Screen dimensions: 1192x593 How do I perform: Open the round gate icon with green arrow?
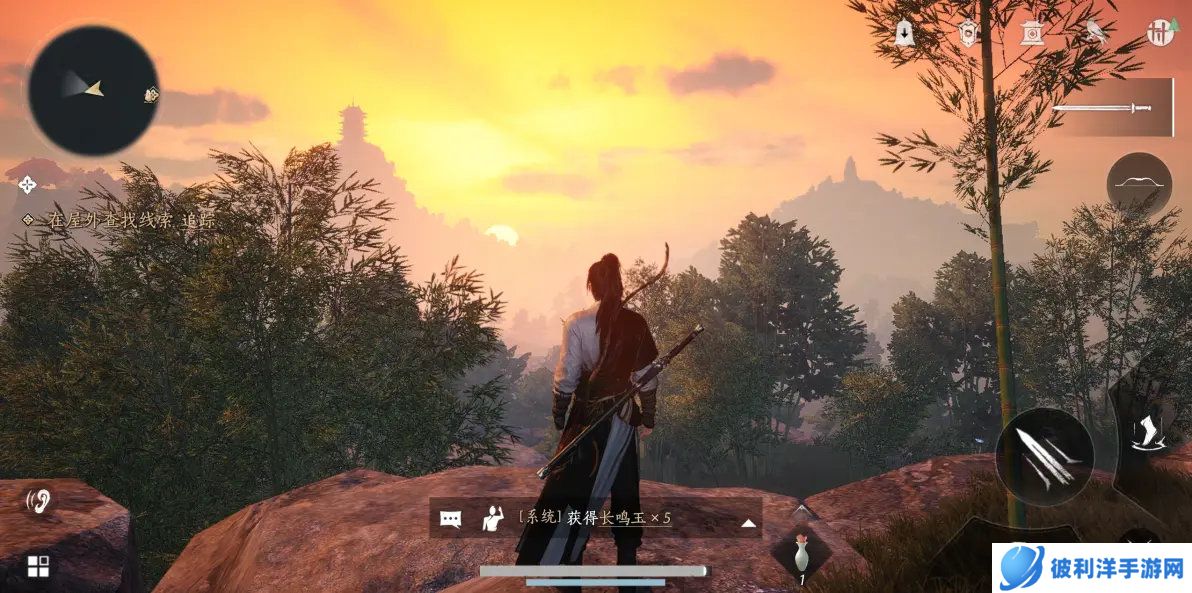(1160, 32)
